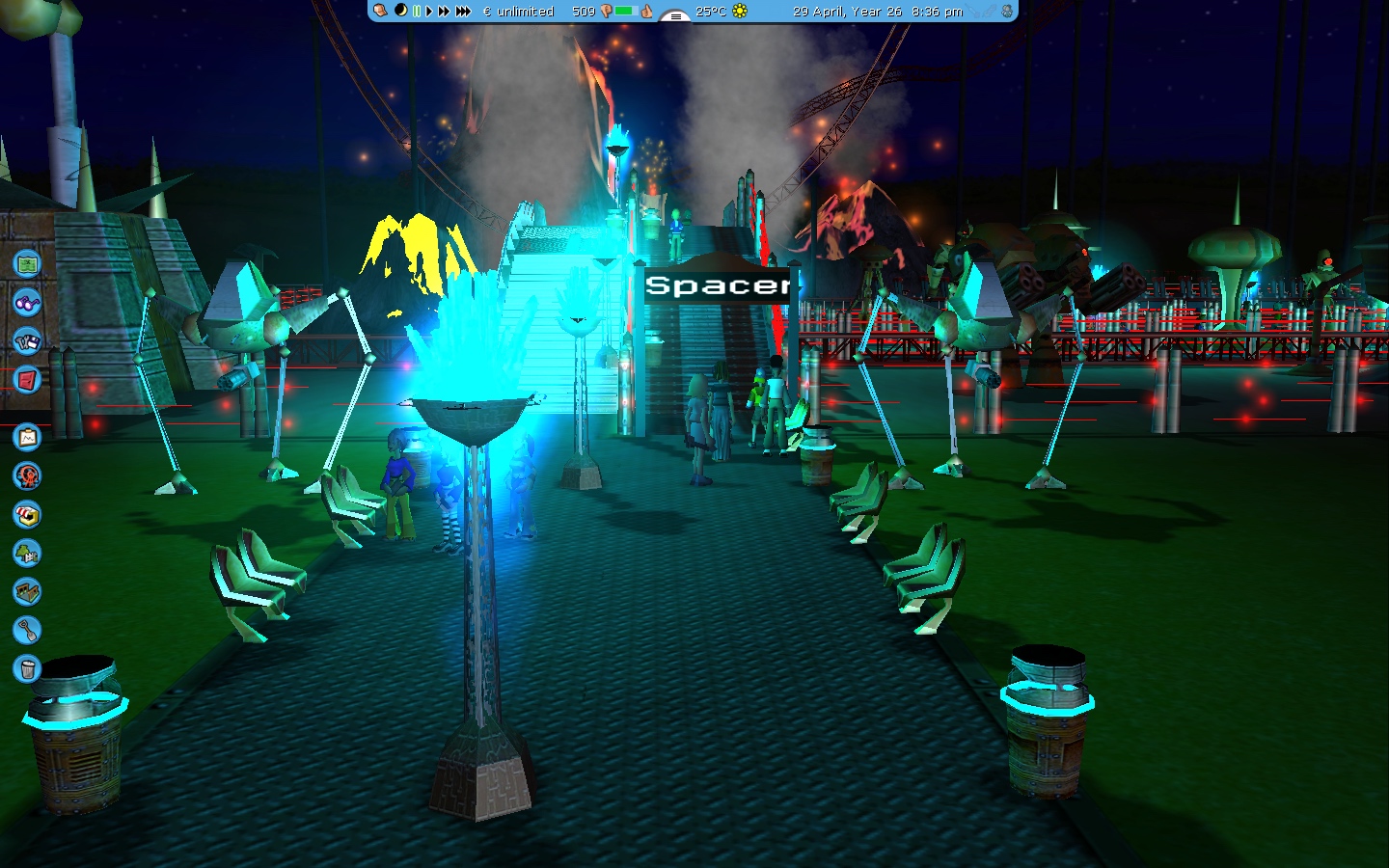The image size is (1389, 868).
Task: Open the shop stall building menu
Action: point(27,515)
